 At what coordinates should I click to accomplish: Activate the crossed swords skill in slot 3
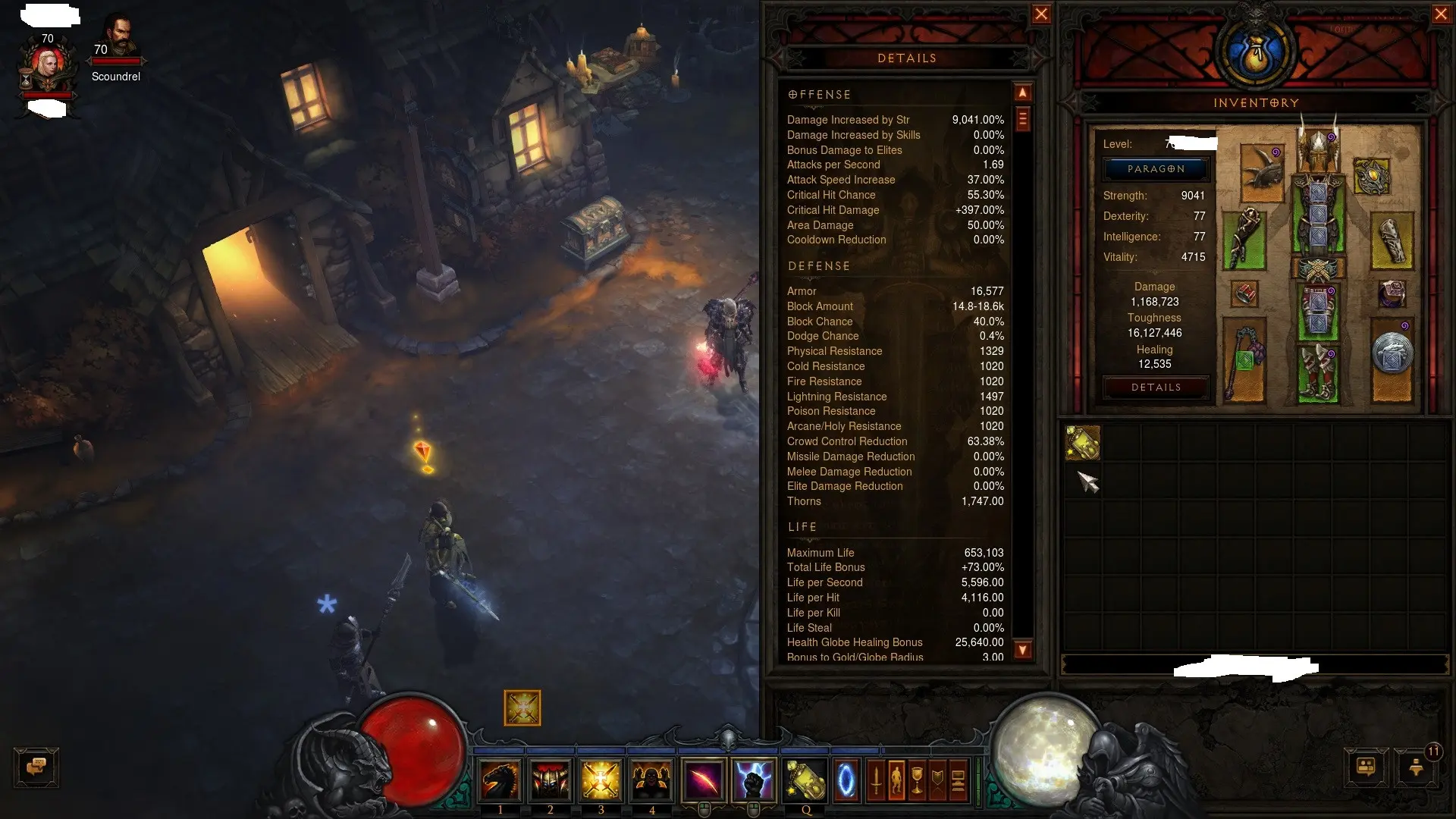[x=601, y=781]
